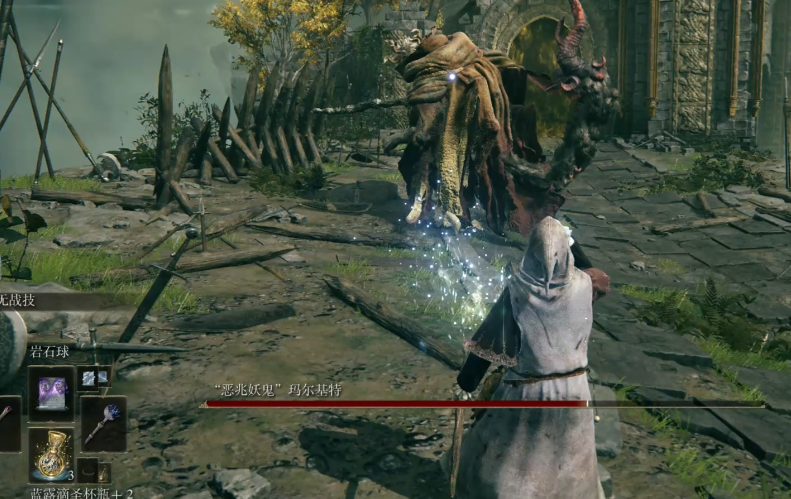Select the right-hand staff weapon slot

103,423
